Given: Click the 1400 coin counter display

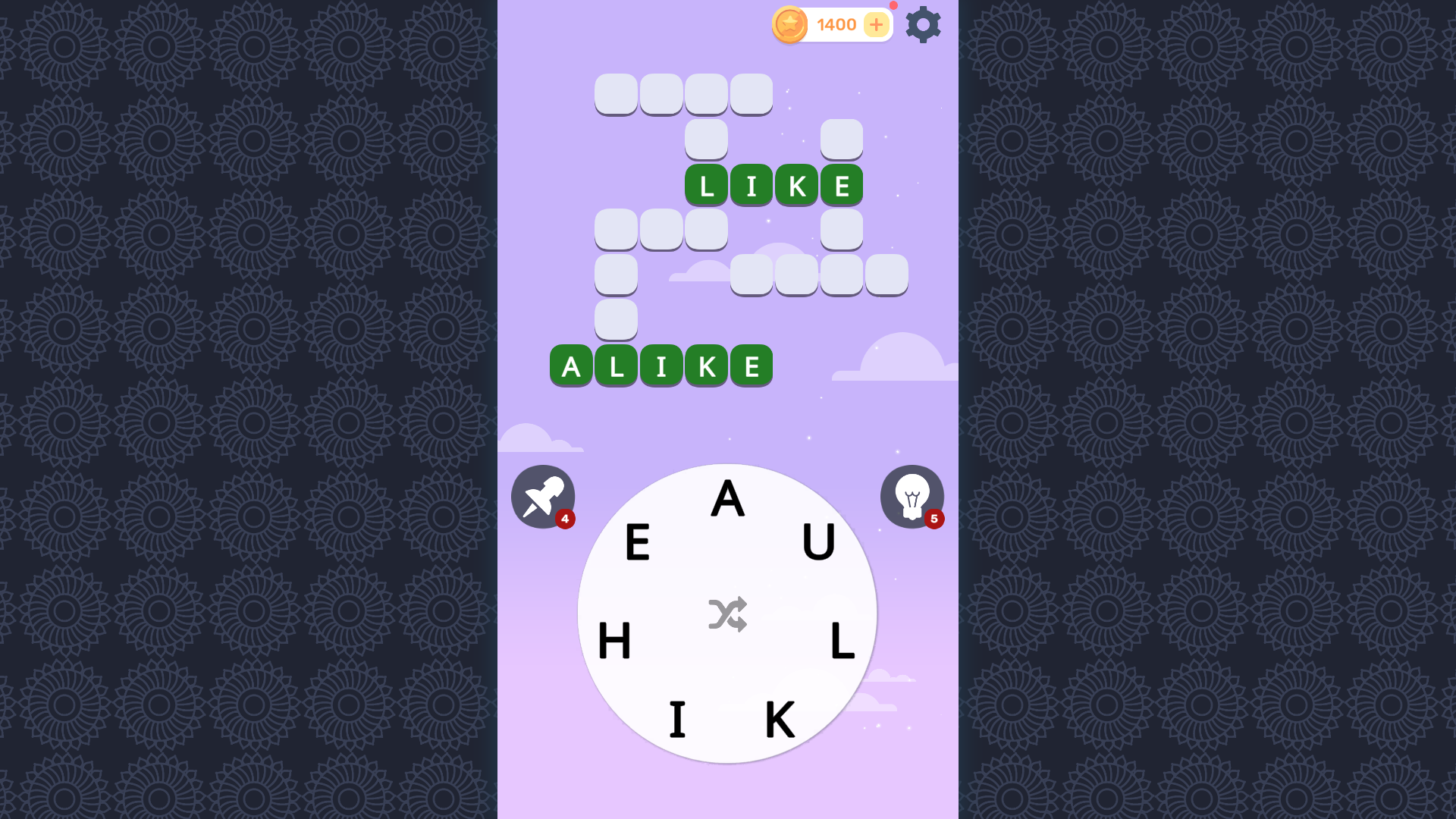Looking at the screenshot, I should point(836,24).
